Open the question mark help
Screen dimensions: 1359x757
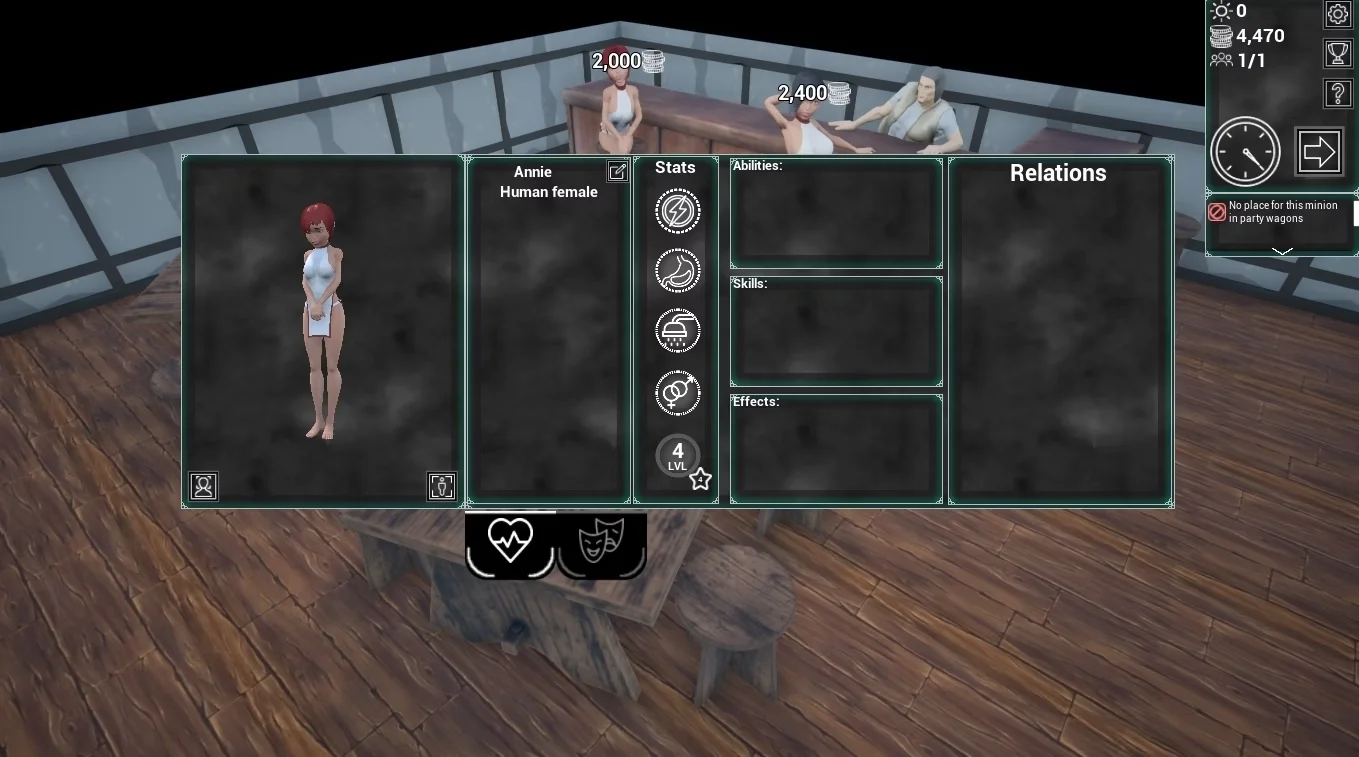(1338, 93)
